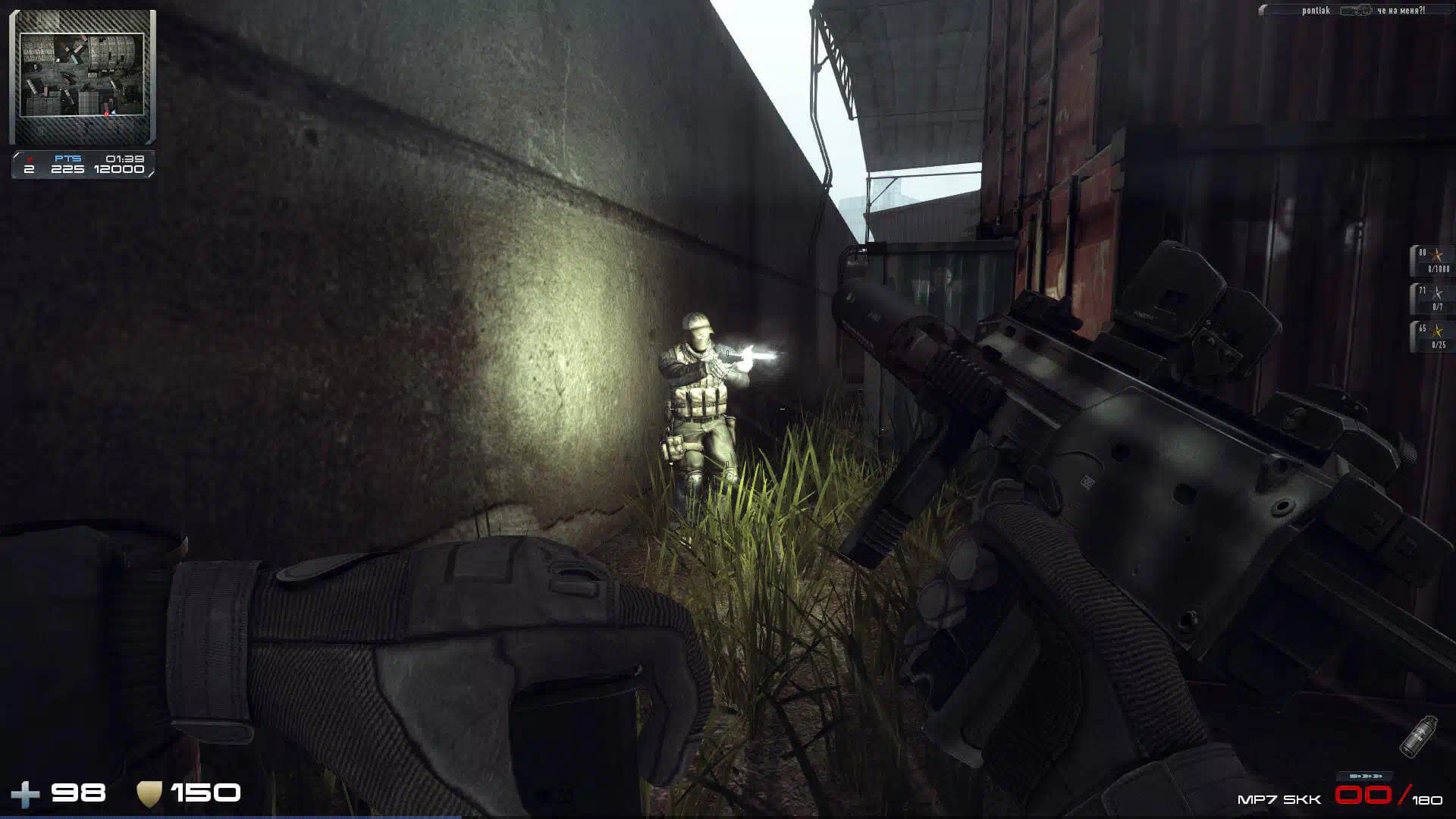Select the MP7 SKK weapon label

(x=1279, y=799)
